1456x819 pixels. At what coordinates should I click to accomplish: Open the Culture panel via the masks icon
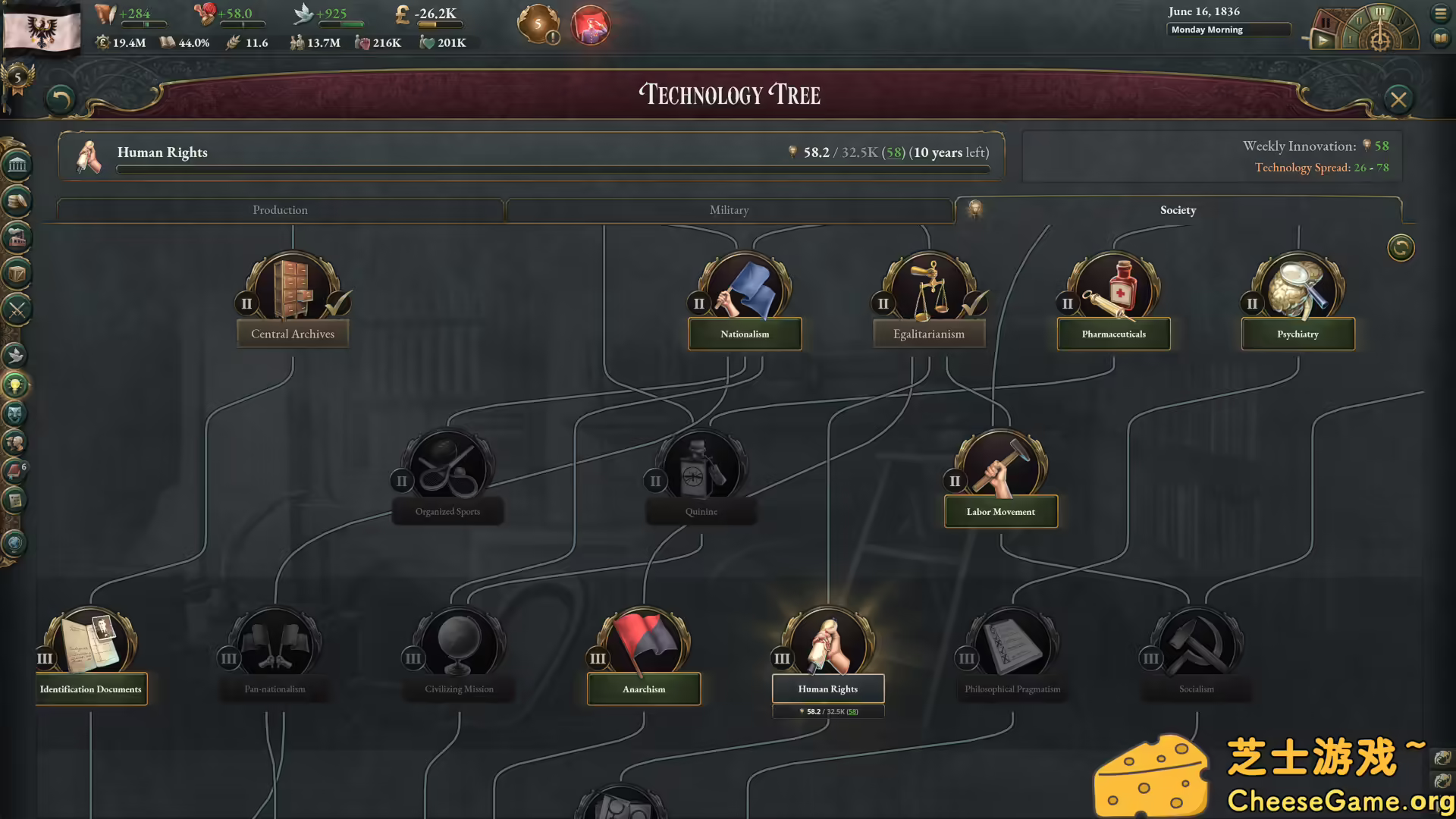coord(17,414)
